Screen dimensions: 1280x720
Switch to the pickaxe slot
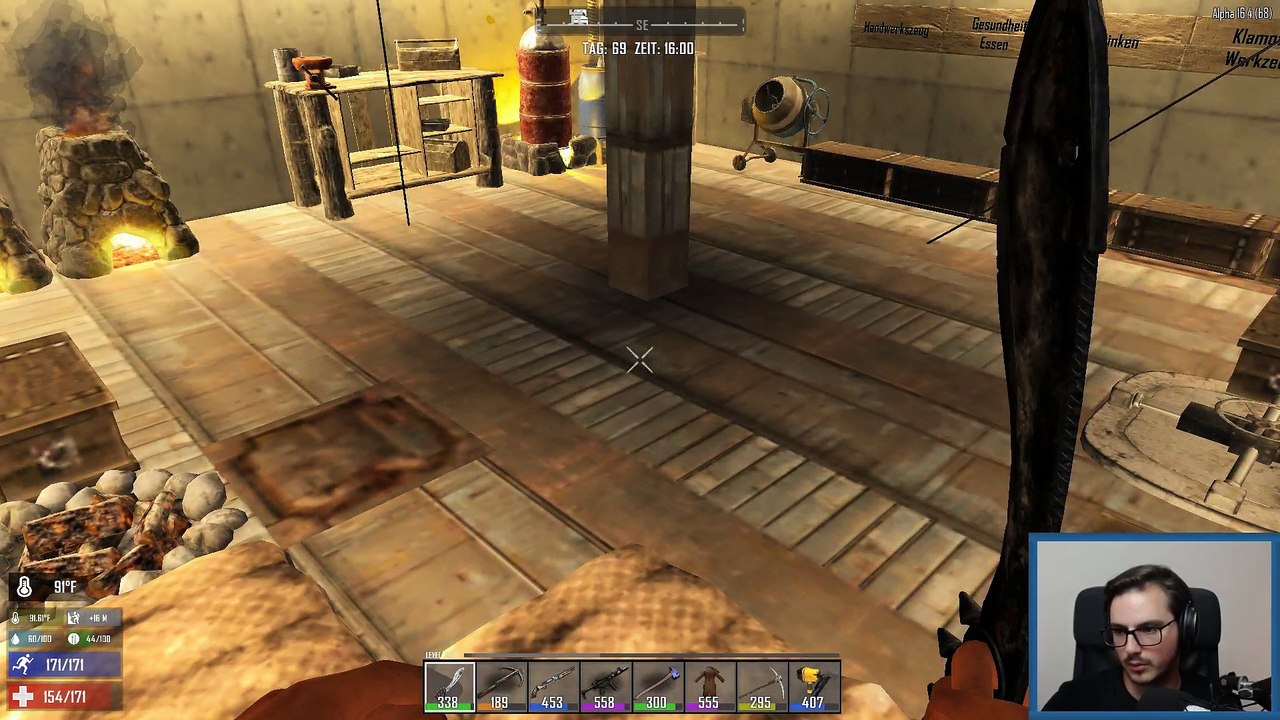tap(760, 687)
